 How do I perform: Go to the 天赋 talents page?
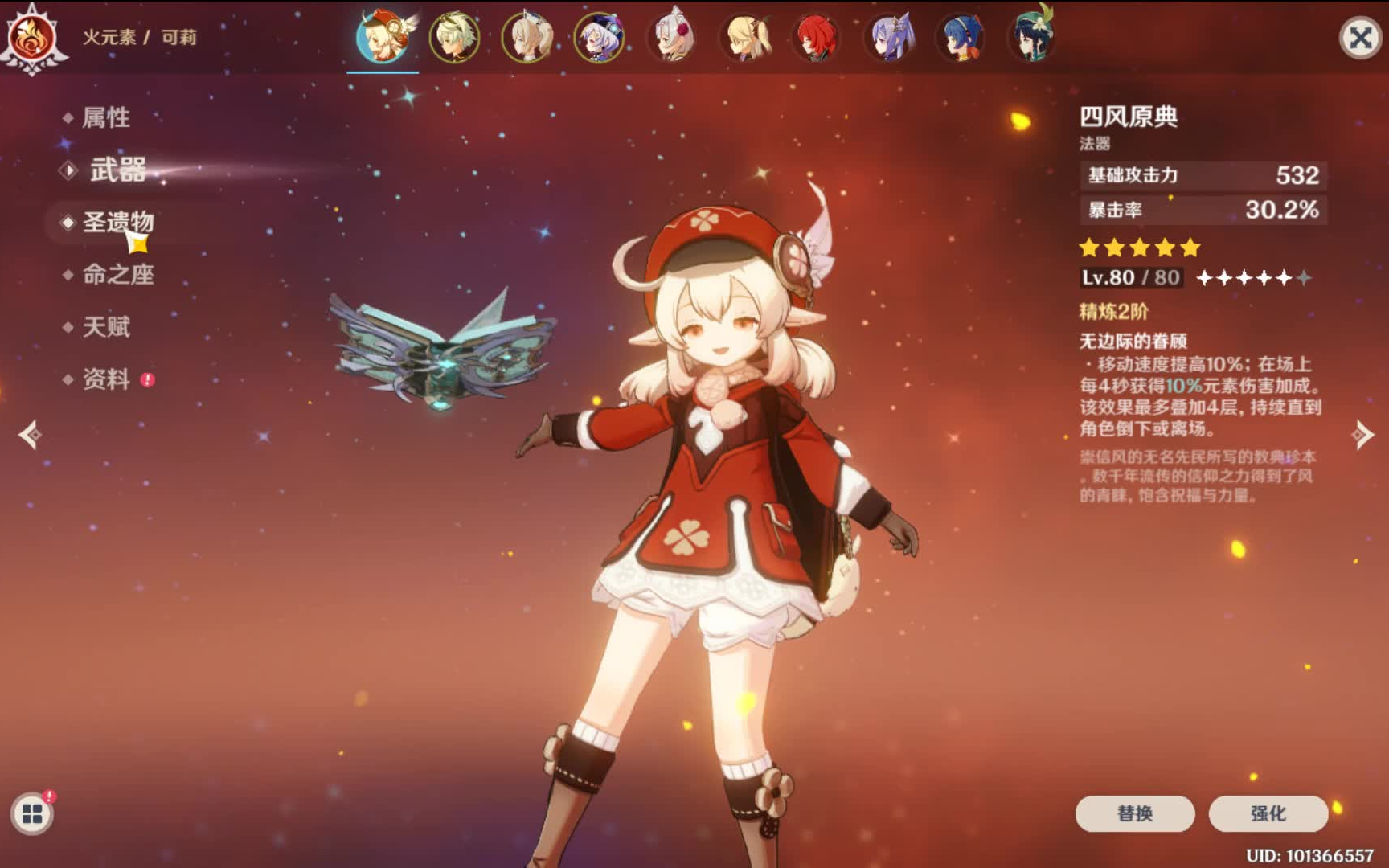click(x=105, y=327)
